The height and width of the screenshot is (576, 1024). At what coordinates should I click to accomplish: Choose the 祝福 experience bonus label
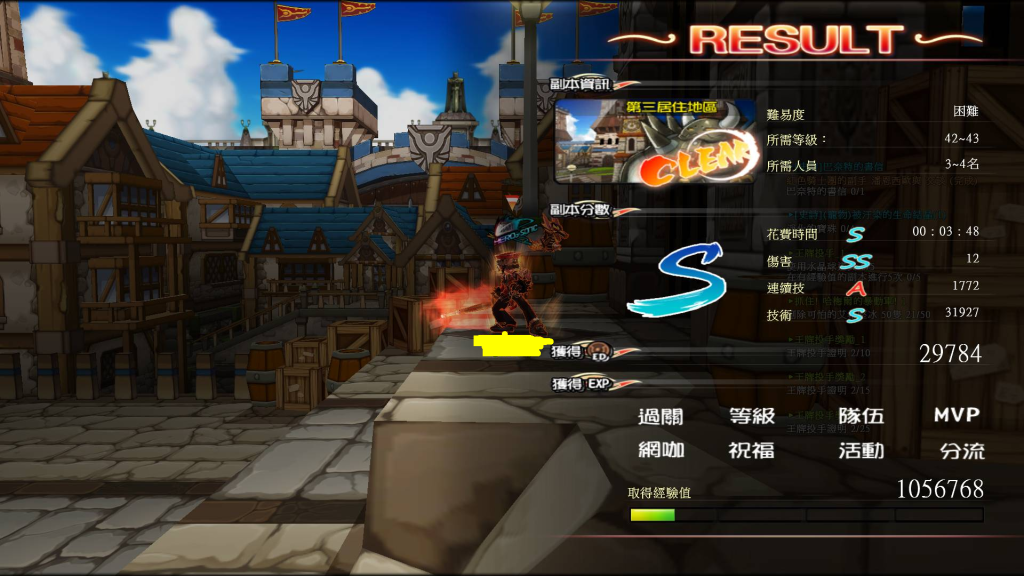tap(751, 450)
